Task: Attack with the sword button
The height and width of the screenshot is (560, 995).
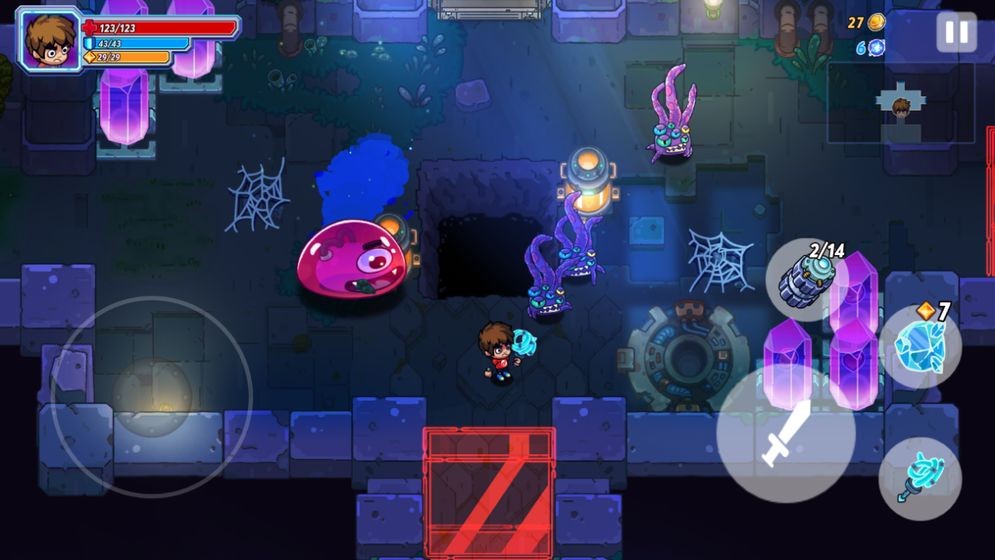Action: coord(785,434)
